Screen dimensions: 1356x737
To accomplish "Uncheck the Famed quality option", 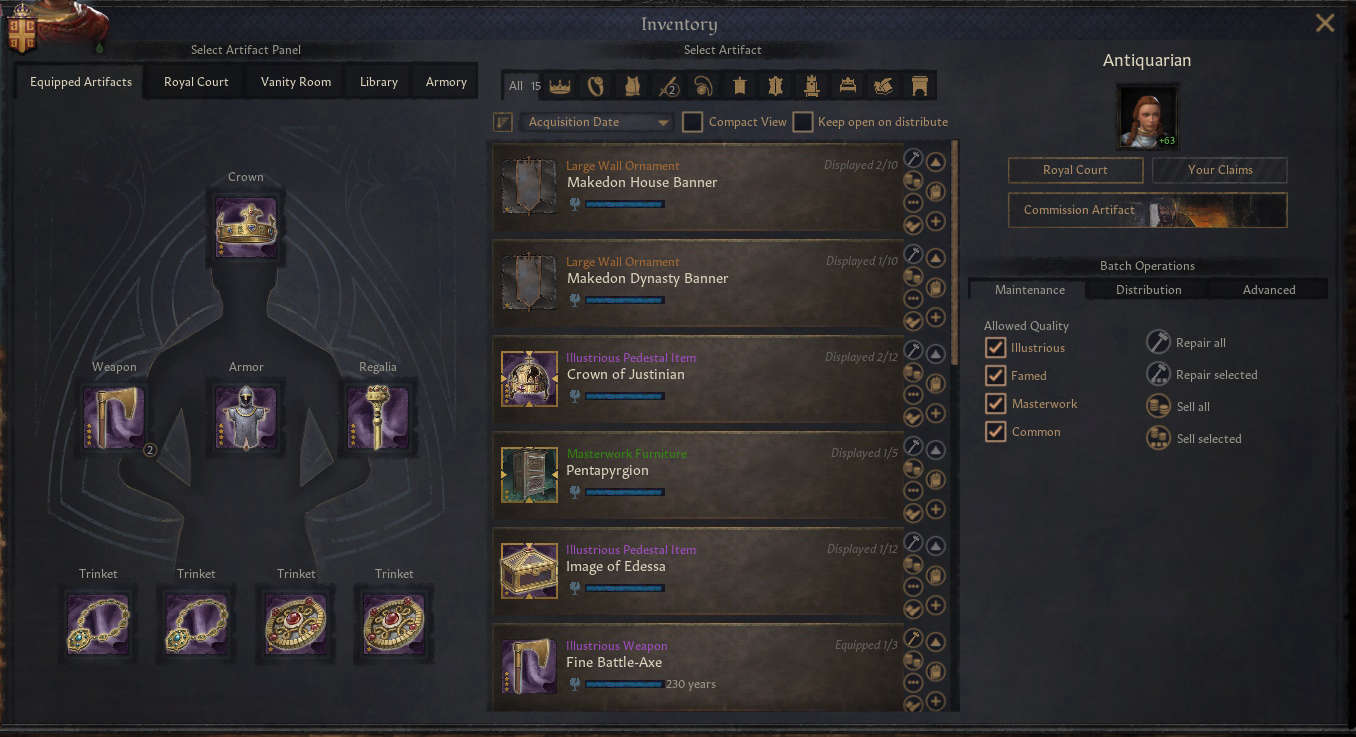I will (x=994, y=375).
